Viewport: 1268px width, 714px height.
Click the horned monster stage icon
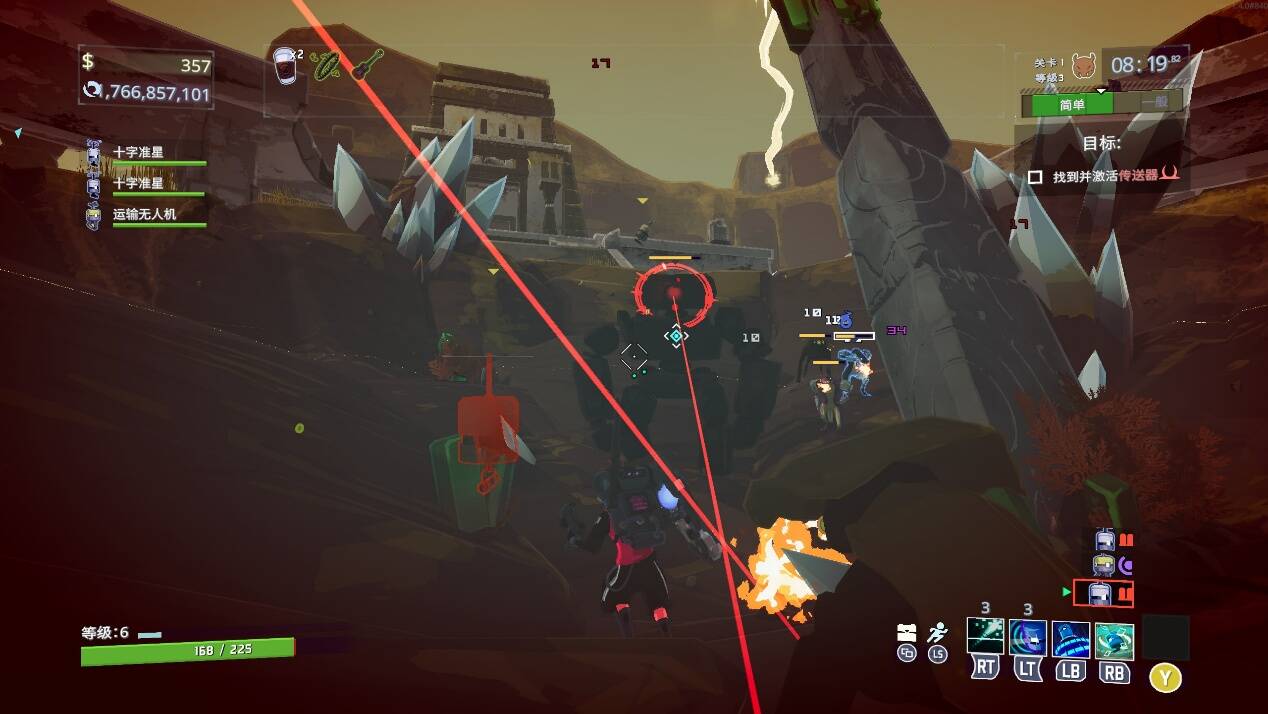[1083, 66]
